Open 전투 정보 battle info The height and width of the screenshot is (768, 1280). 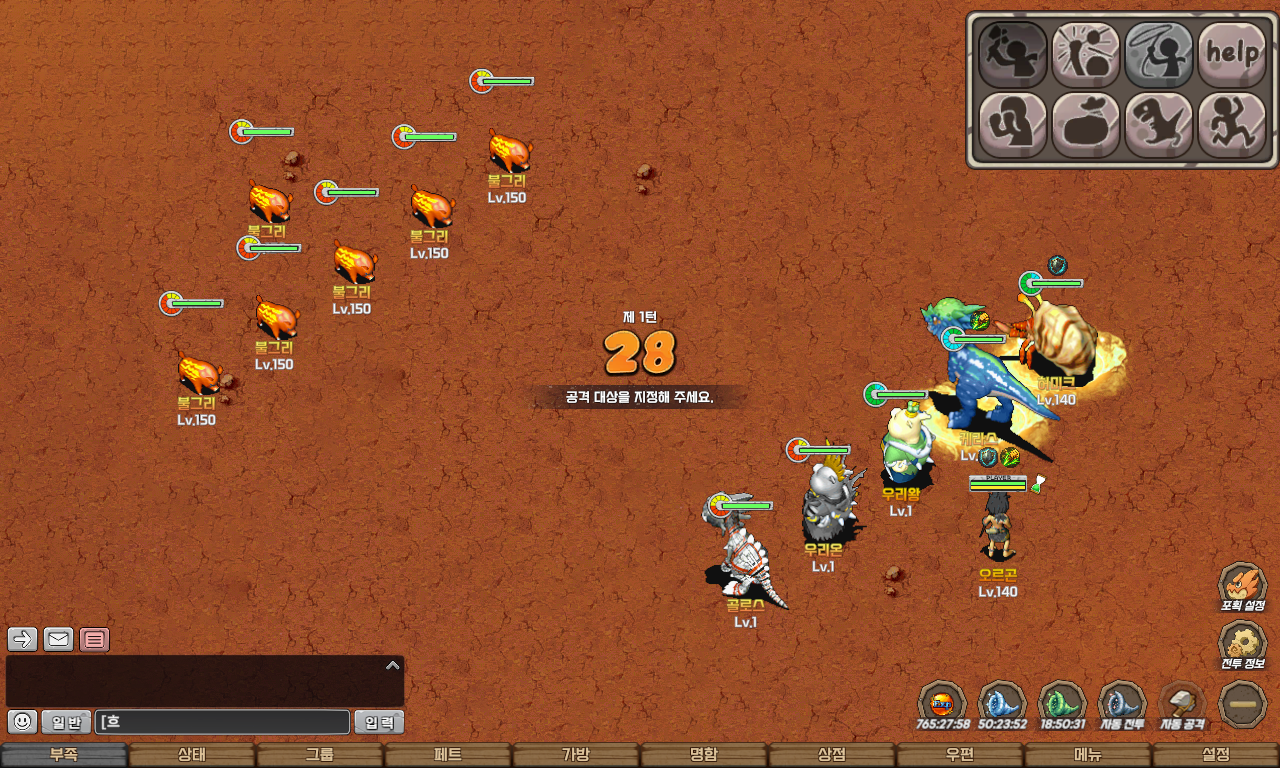click(x=1243, y=646)
